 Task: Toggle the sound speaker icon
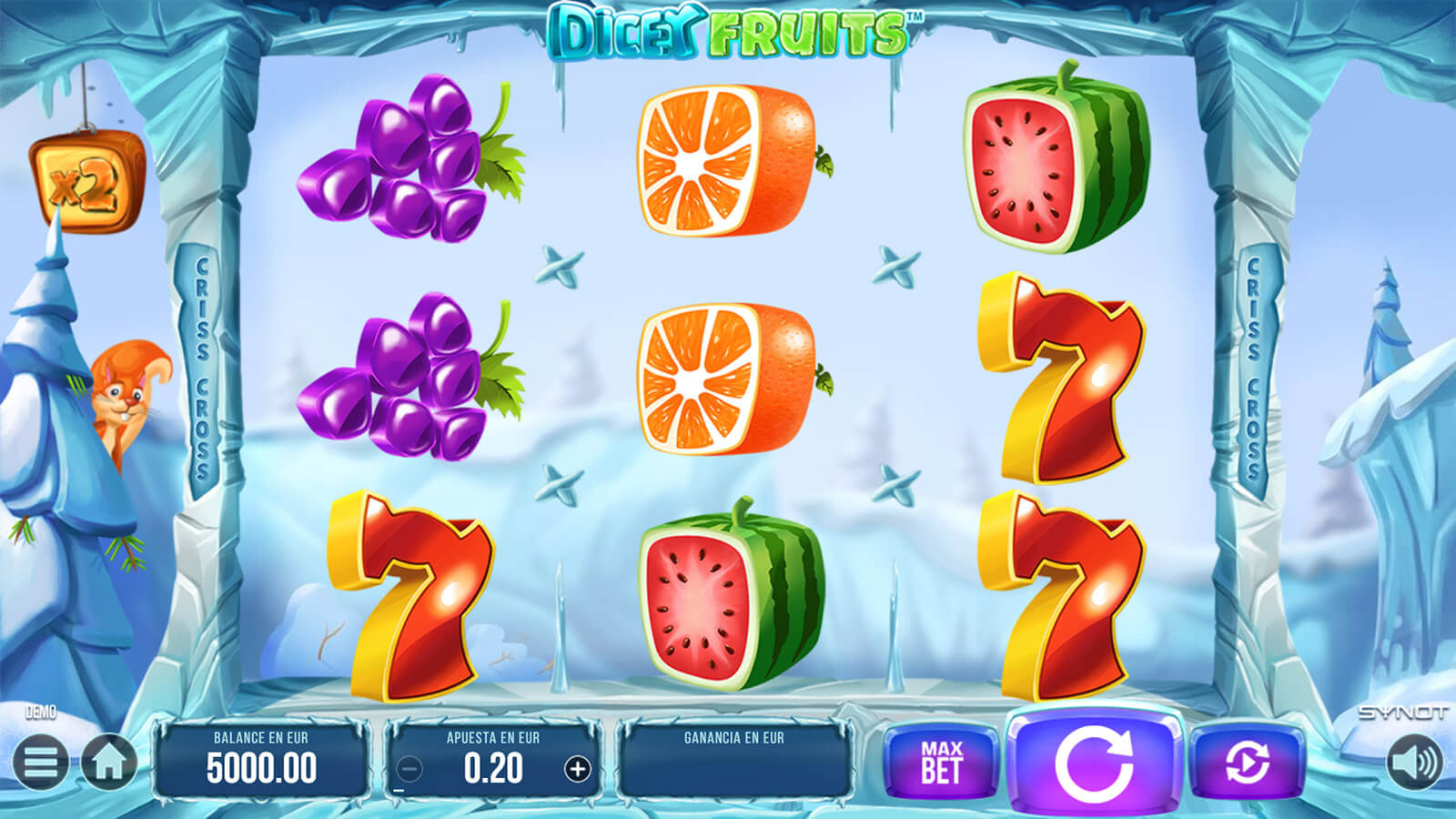1414,762
